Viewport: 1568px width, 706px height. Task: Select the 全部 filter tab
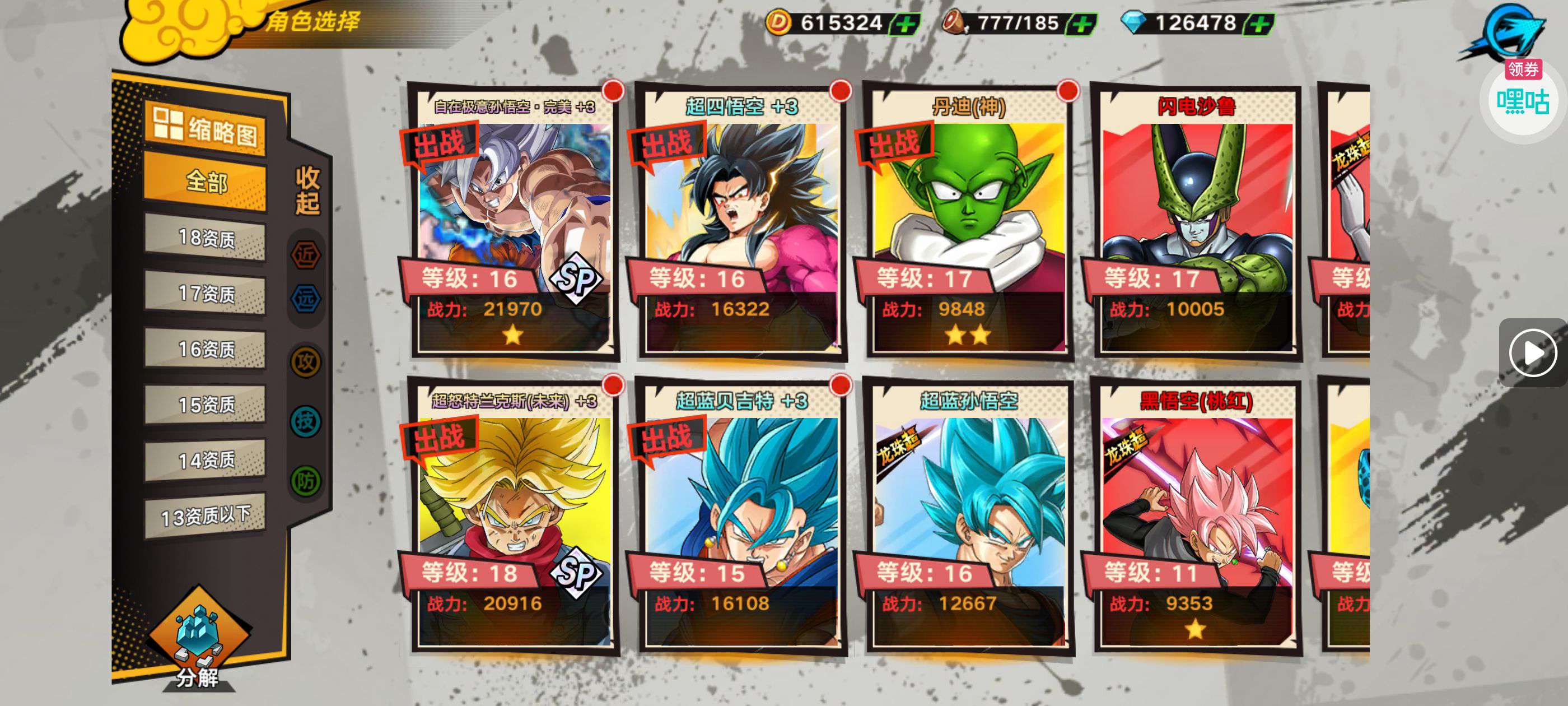click(205, 182)
